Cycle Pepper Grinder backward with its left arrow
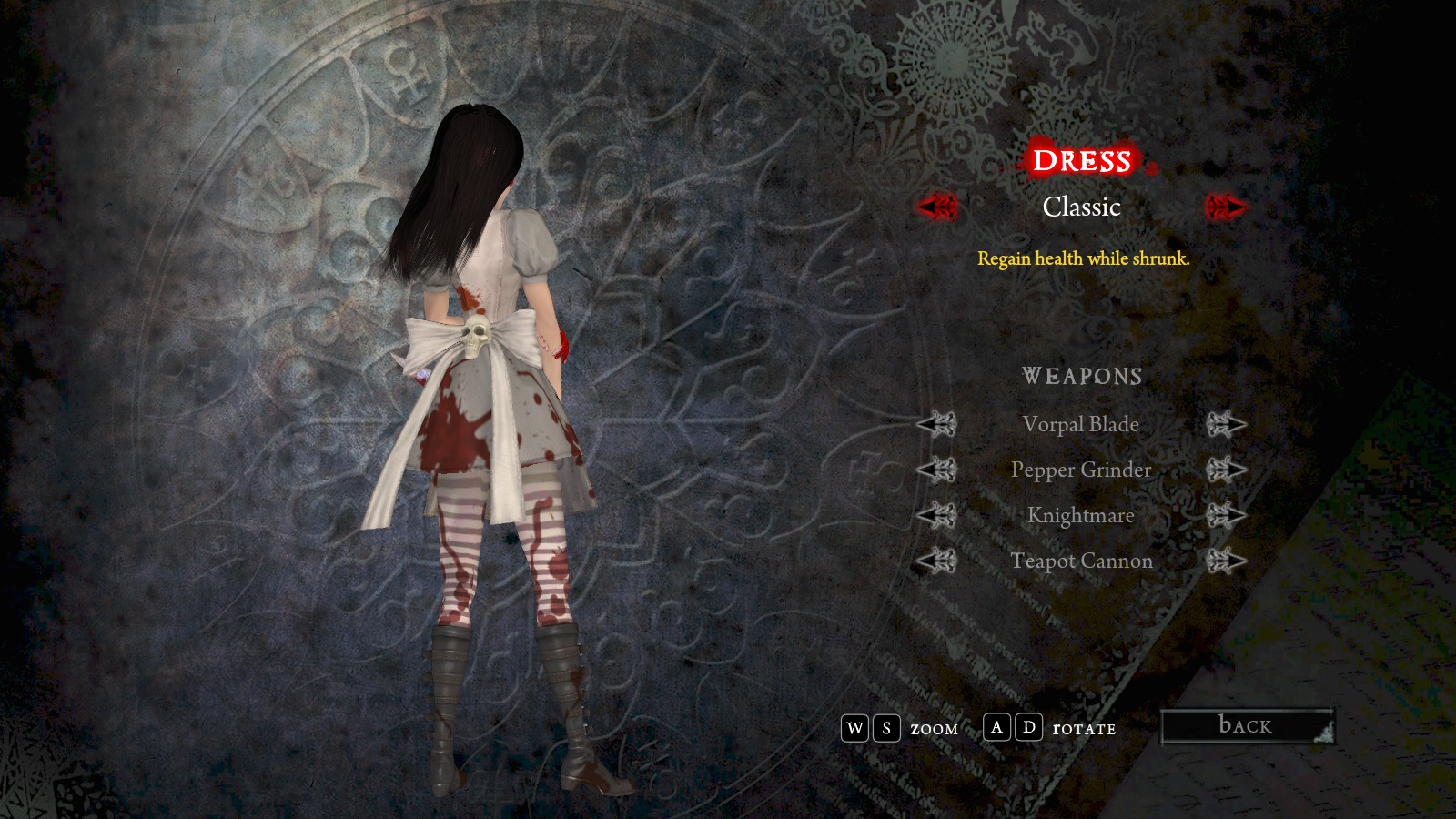 pos(936,470)
